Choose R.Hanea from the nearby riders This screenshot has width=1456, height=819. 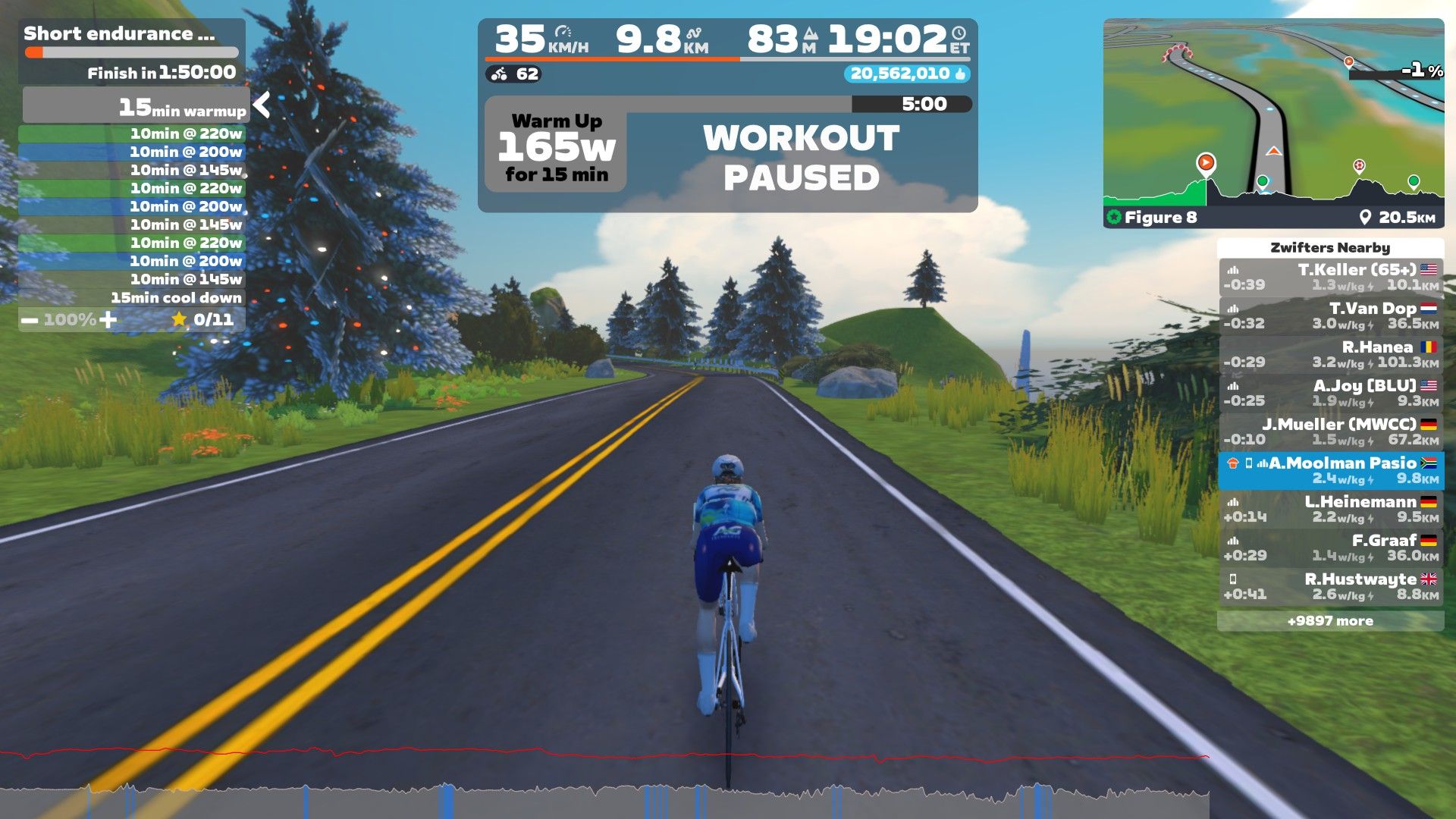1330,355
